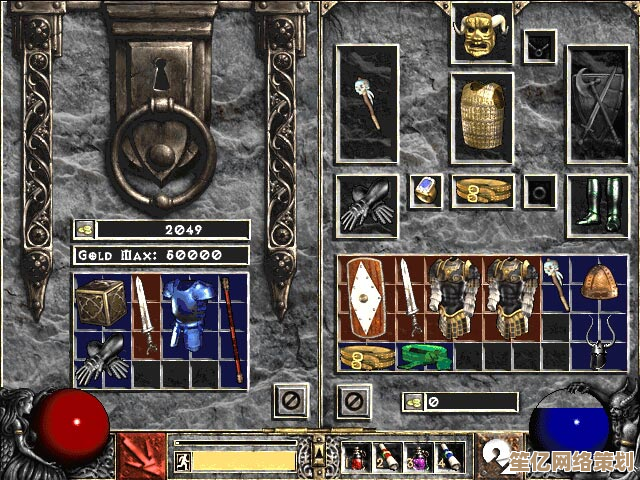Toggle the run/walk button

182,461
